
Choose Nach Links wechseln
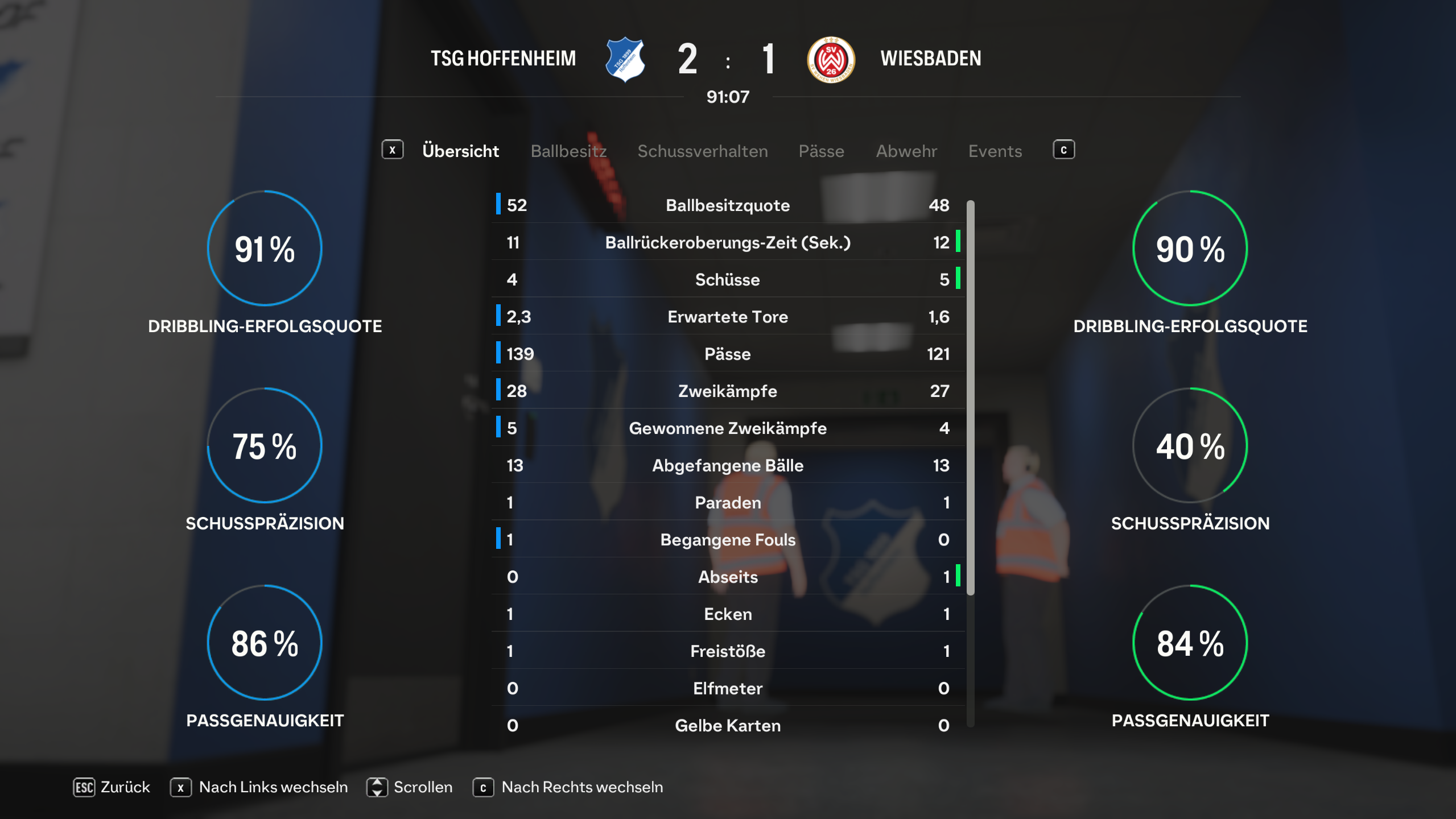(259, 787)
